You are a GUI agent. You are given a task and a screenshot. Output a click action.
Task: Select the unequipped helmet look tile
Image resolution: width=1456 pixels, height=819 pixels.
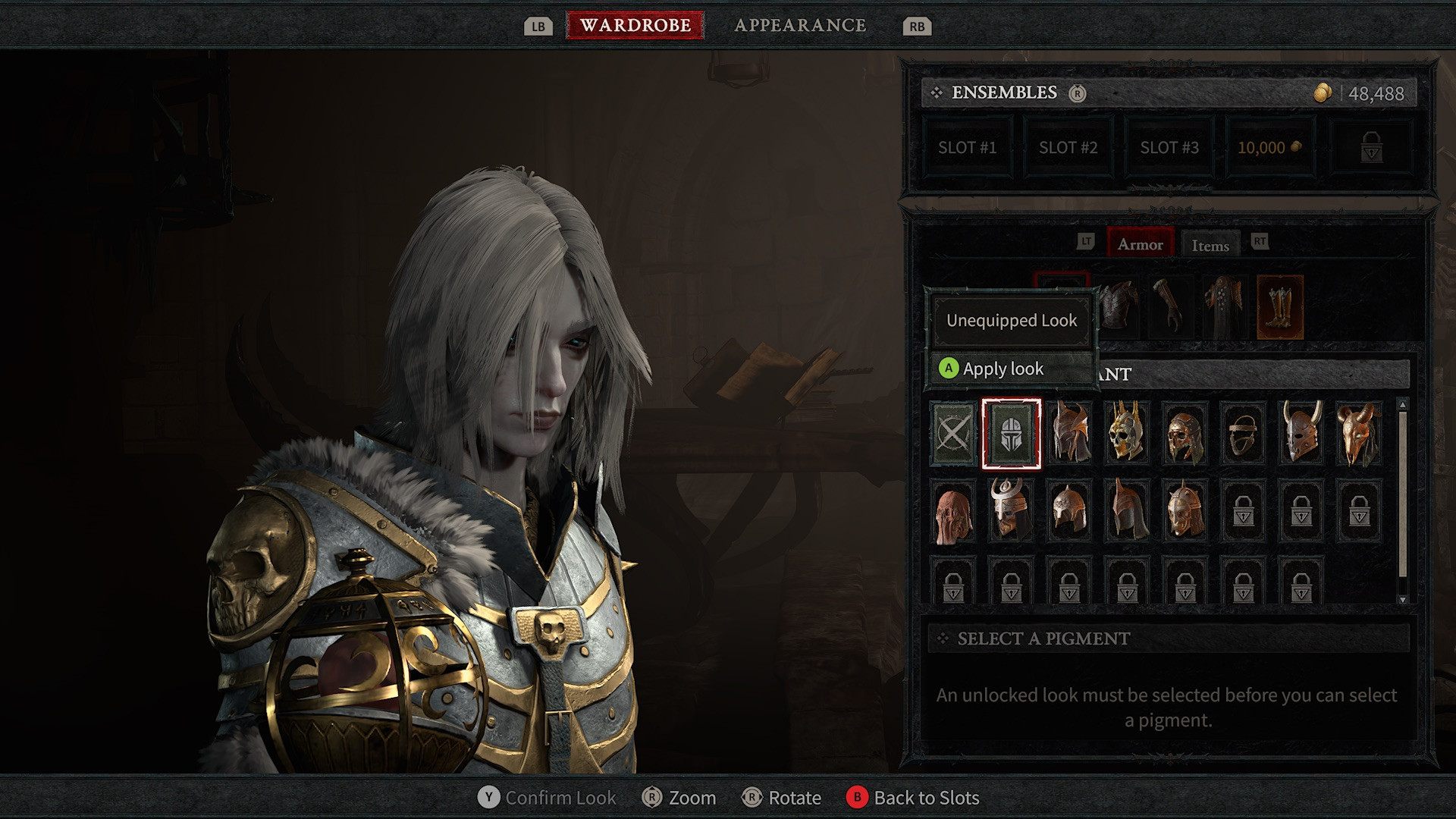(x=1011, y=434)
